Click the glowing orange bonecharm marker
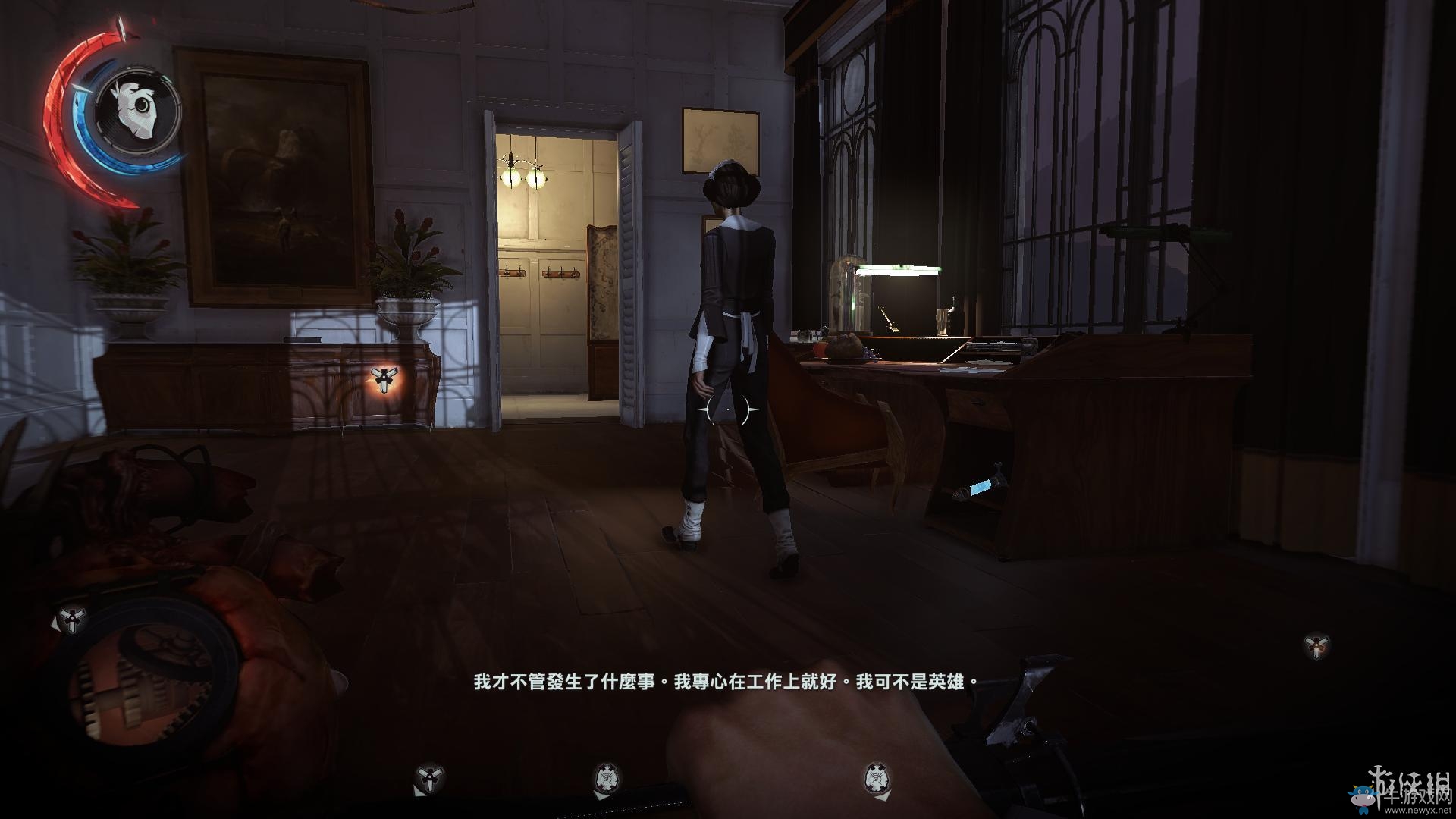 (384, 378)
